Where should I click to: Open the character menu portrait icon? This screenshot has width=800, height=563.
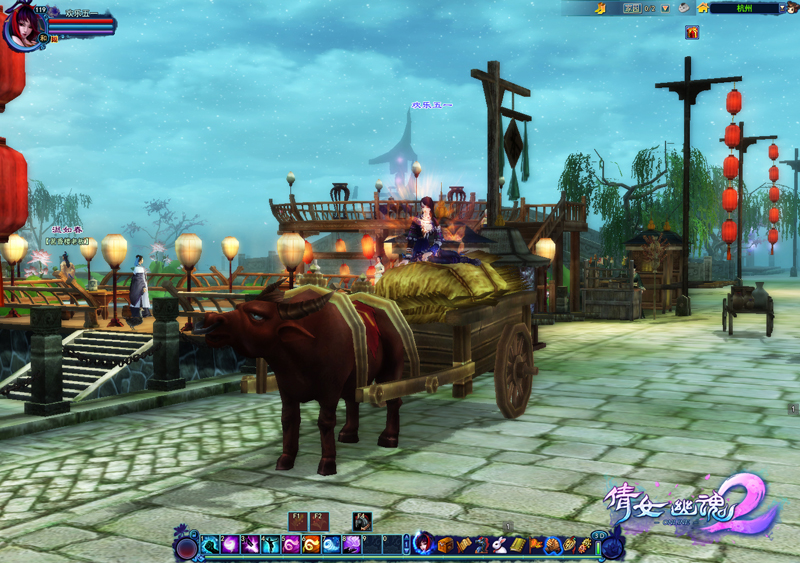[x=424, y=545]
